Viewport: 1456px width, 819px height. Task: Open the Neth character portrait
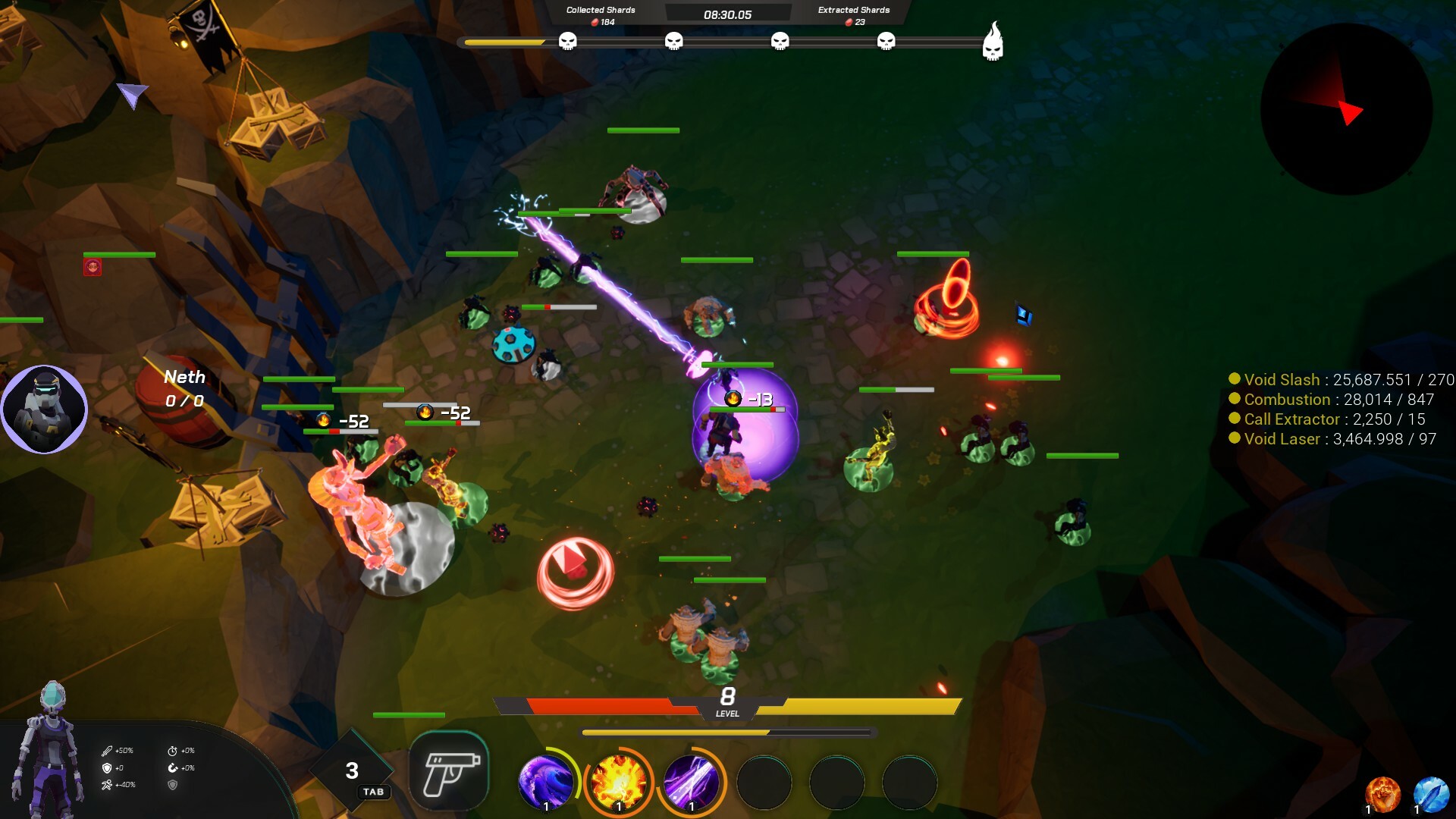click(x=44, y=409)
